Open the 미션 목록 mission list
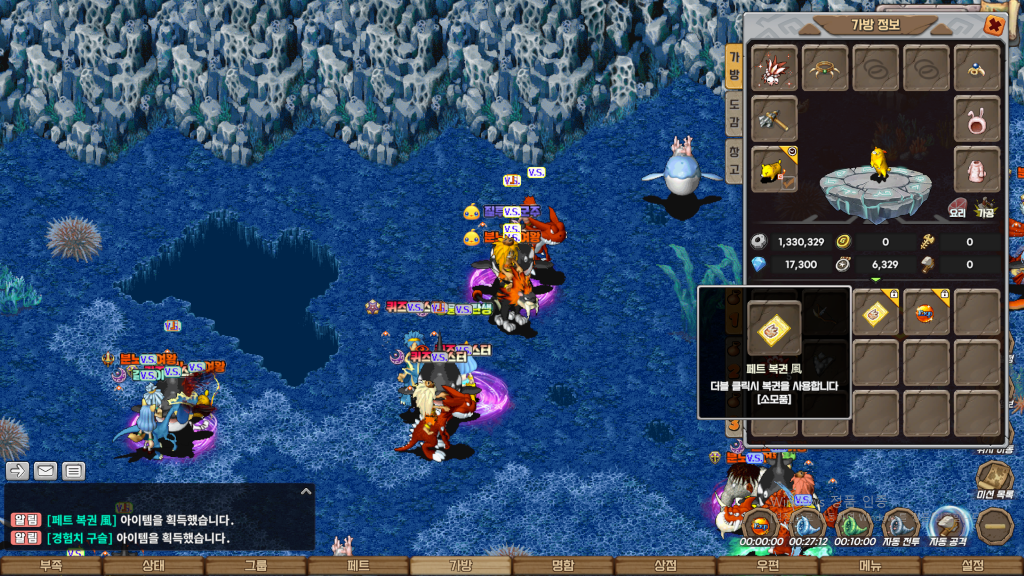 pos(994,482)
